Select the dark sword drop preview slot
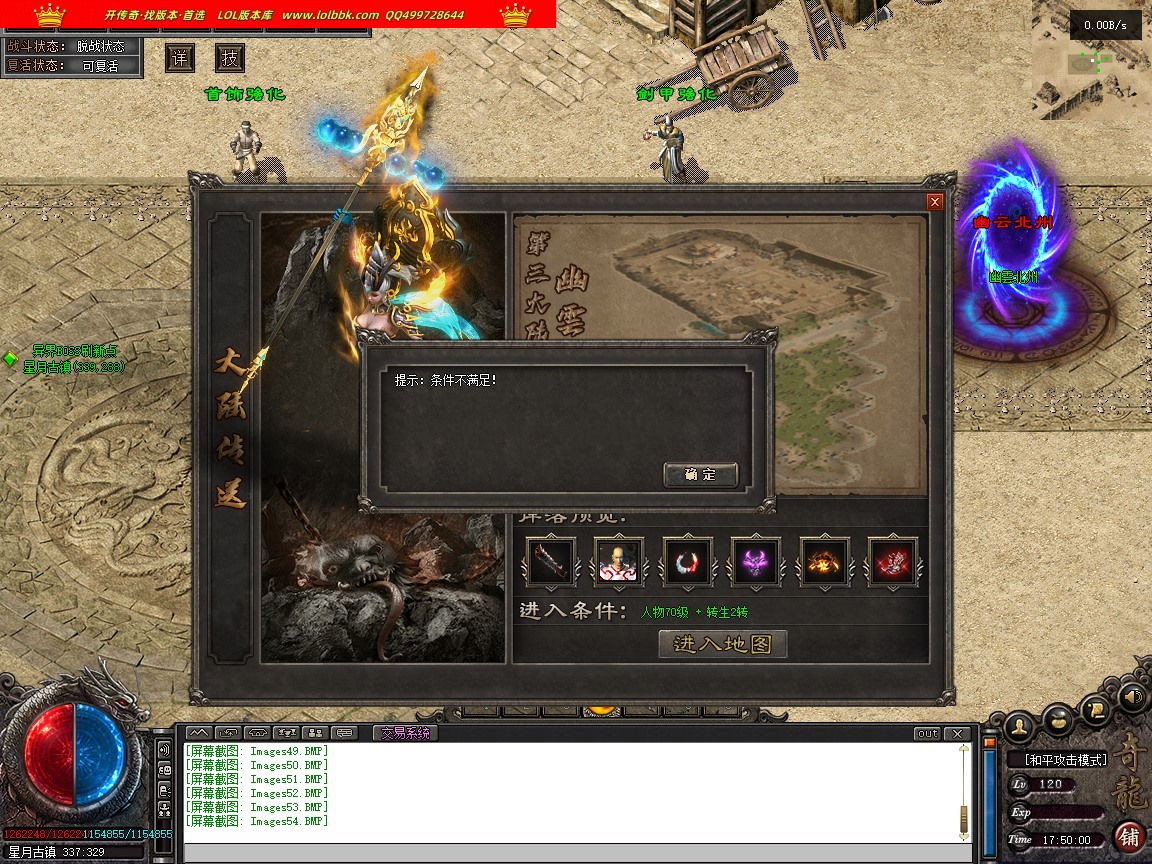Viewport: 1152px width, 864px height. pyautogui.click(x=551, y=562)
